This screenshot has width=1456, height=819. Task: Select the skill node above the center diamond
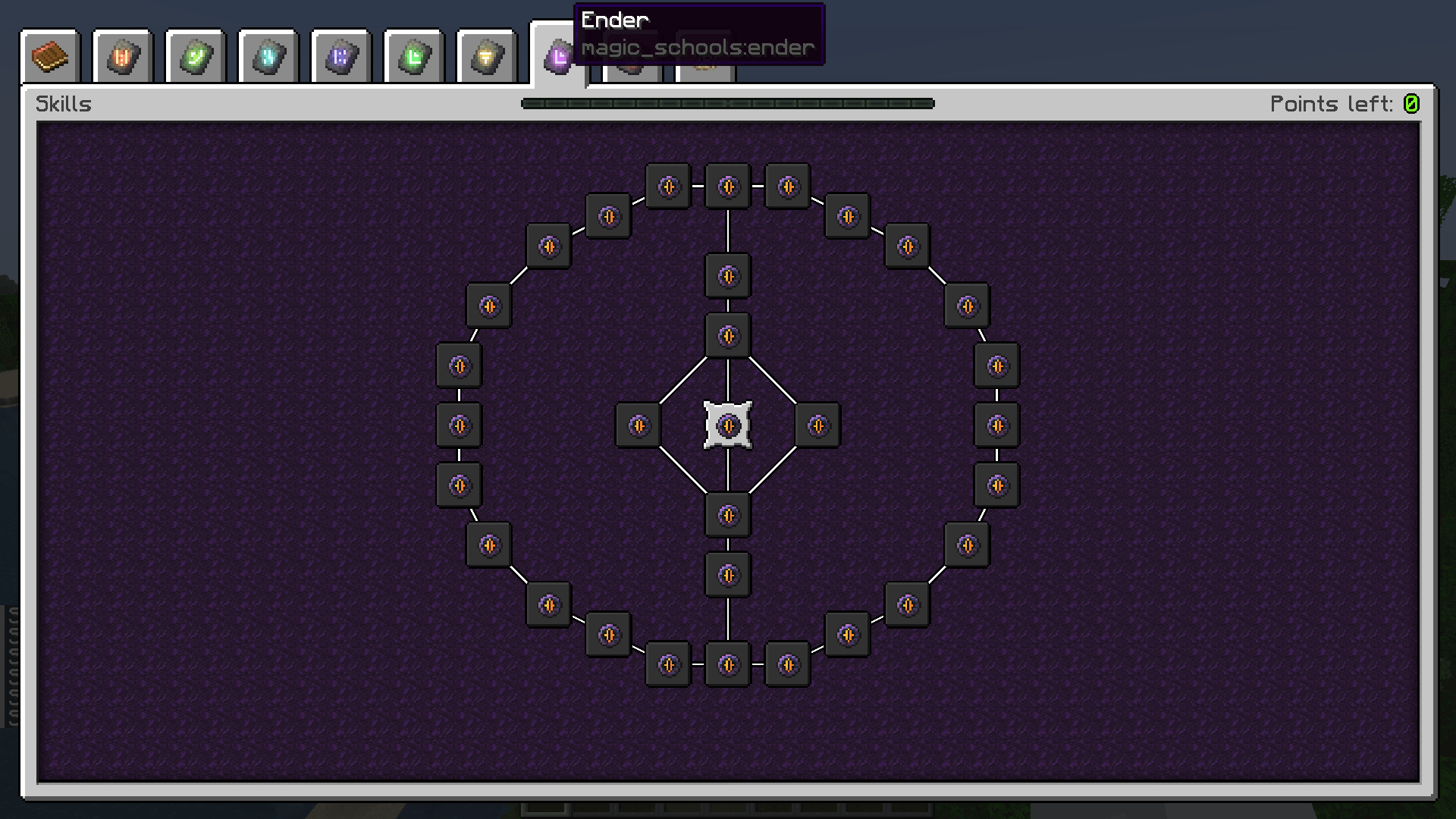point(727,334)
